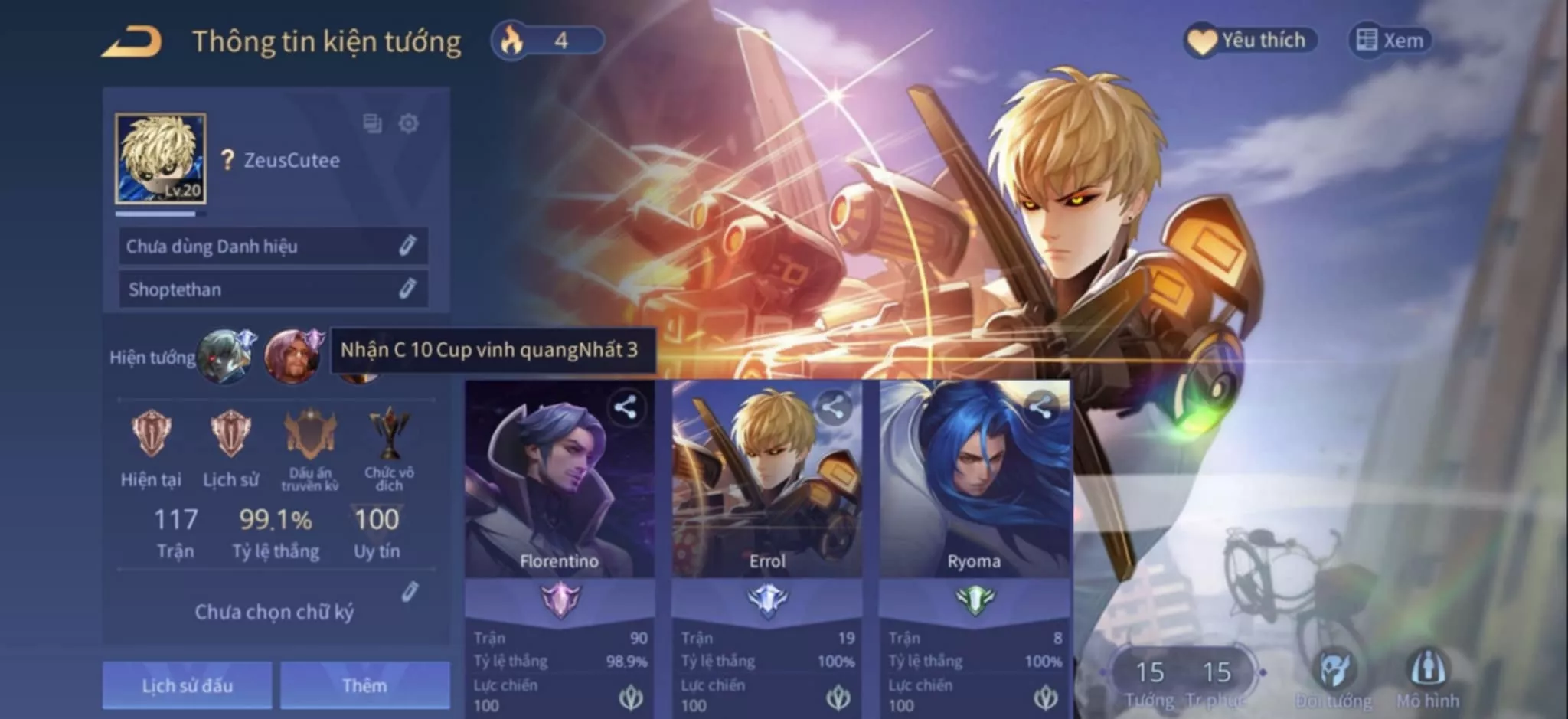
Task: Open Lịch sử đấu match history
Action: 188,685
